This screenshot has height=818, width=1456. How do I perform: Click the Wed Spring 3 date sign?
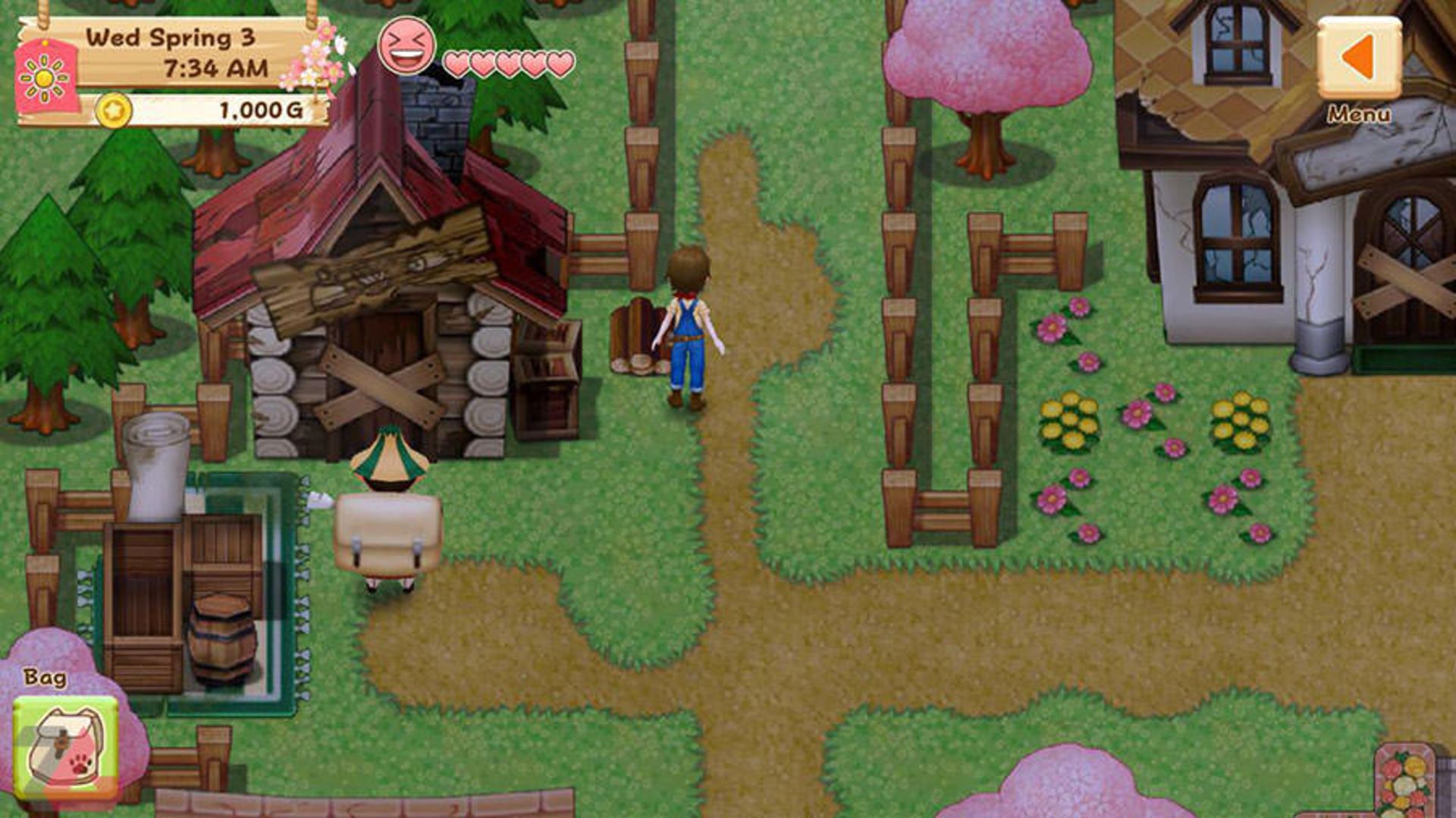point(171,36)
